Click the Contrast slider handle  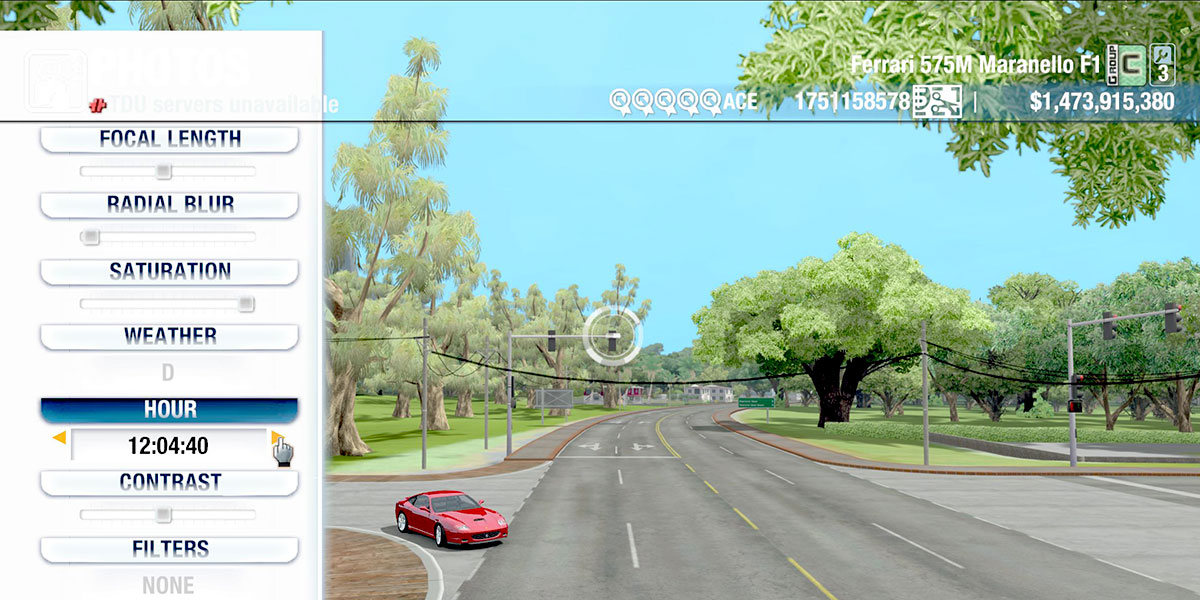[x=163, y=515]
